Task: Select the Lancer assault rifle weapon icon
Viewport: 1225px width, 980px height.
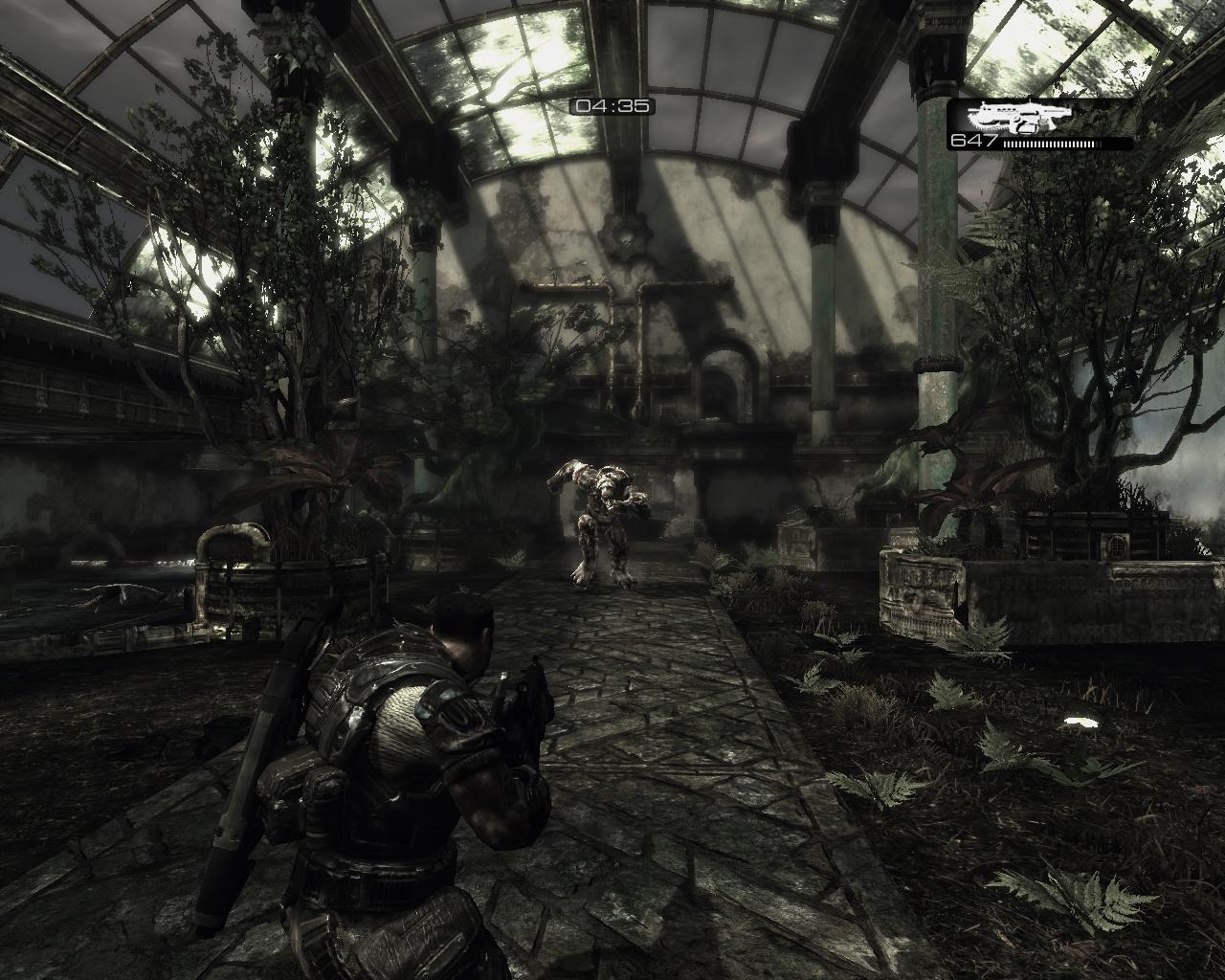Action: (1006, 119)
